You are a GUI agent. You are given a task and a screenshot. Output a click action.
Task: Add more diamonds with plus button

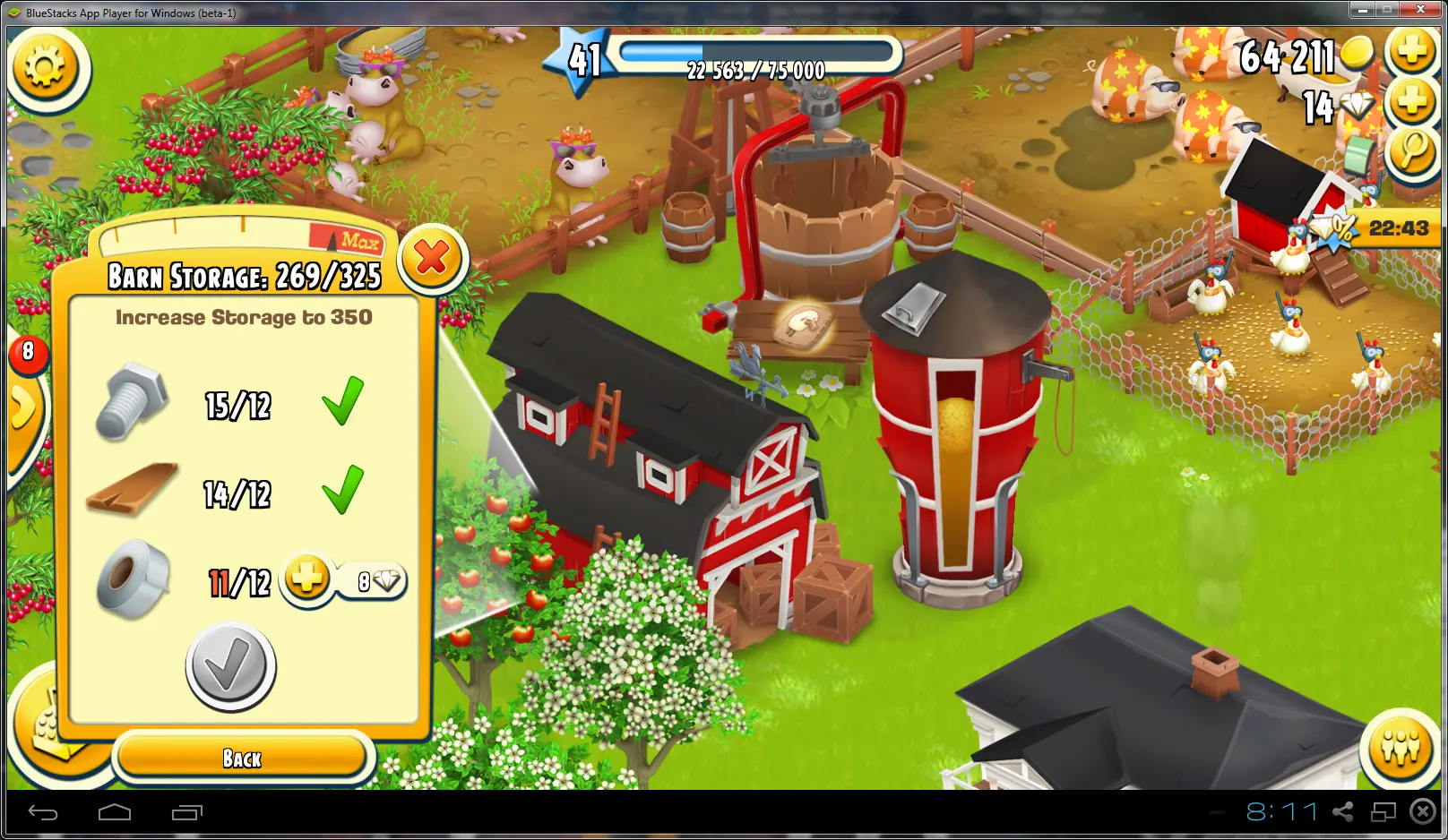pyautogui.click(x=1411, y=101)
